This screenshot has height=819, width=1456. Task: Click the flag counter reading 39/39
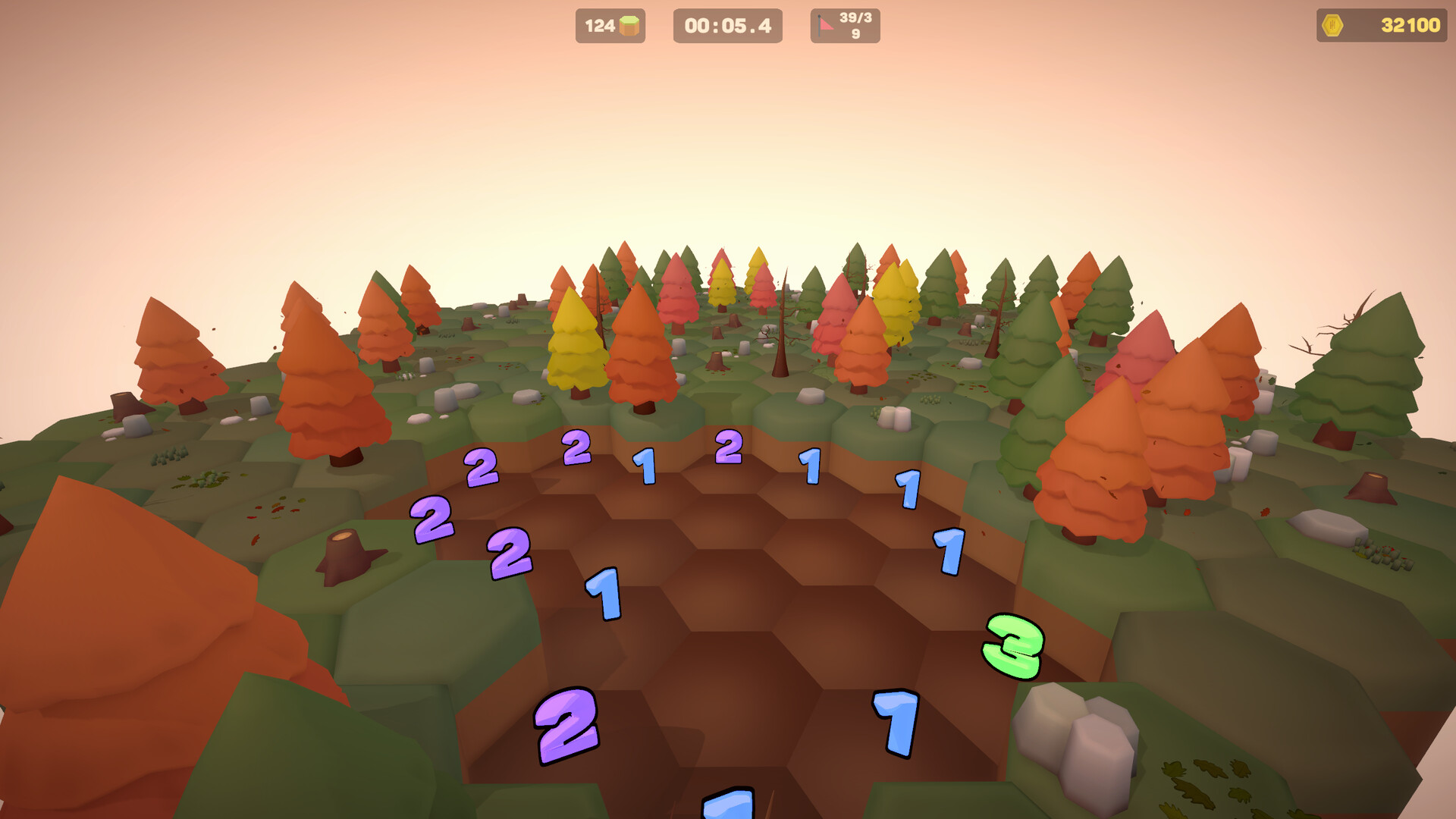click(855, 25)
